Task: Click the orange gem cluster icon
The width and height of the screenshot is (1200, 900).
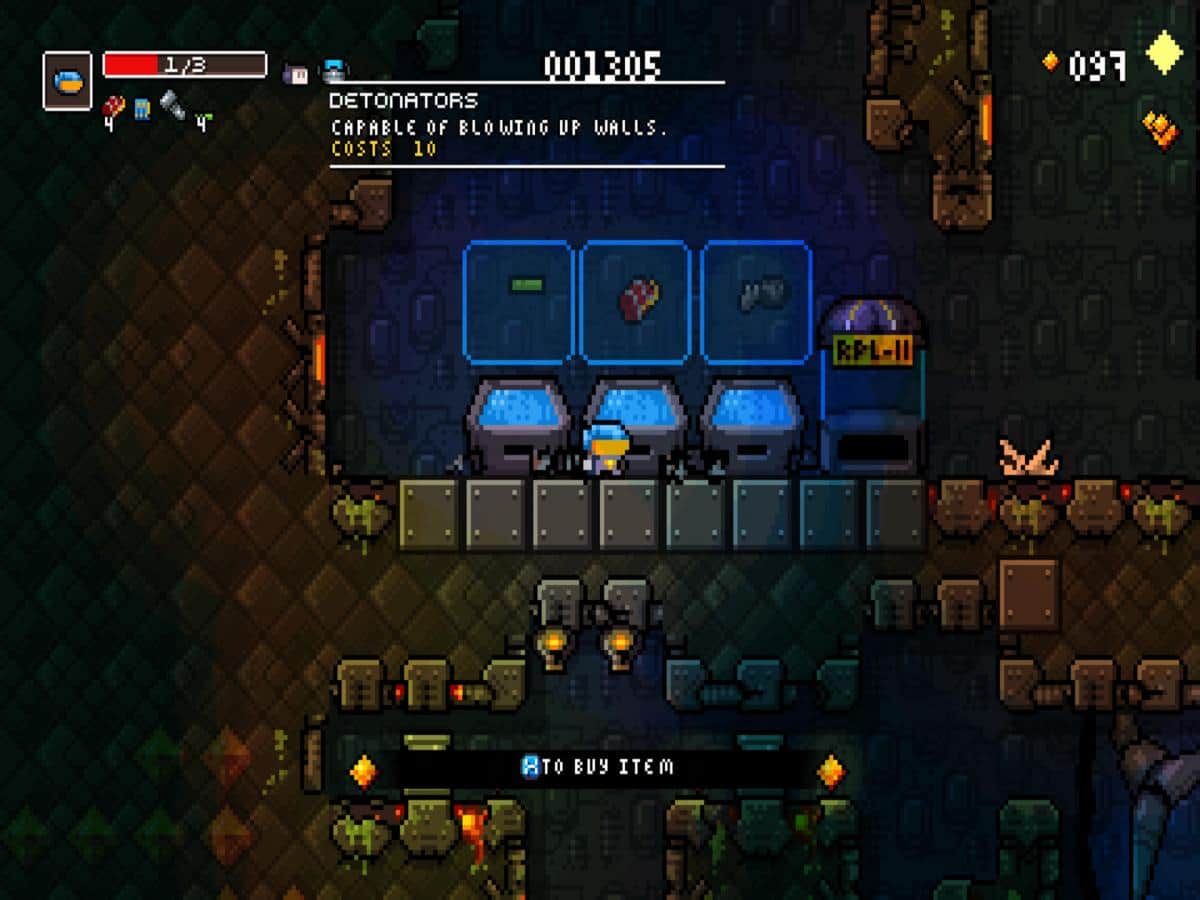Action: [1160, 130]
